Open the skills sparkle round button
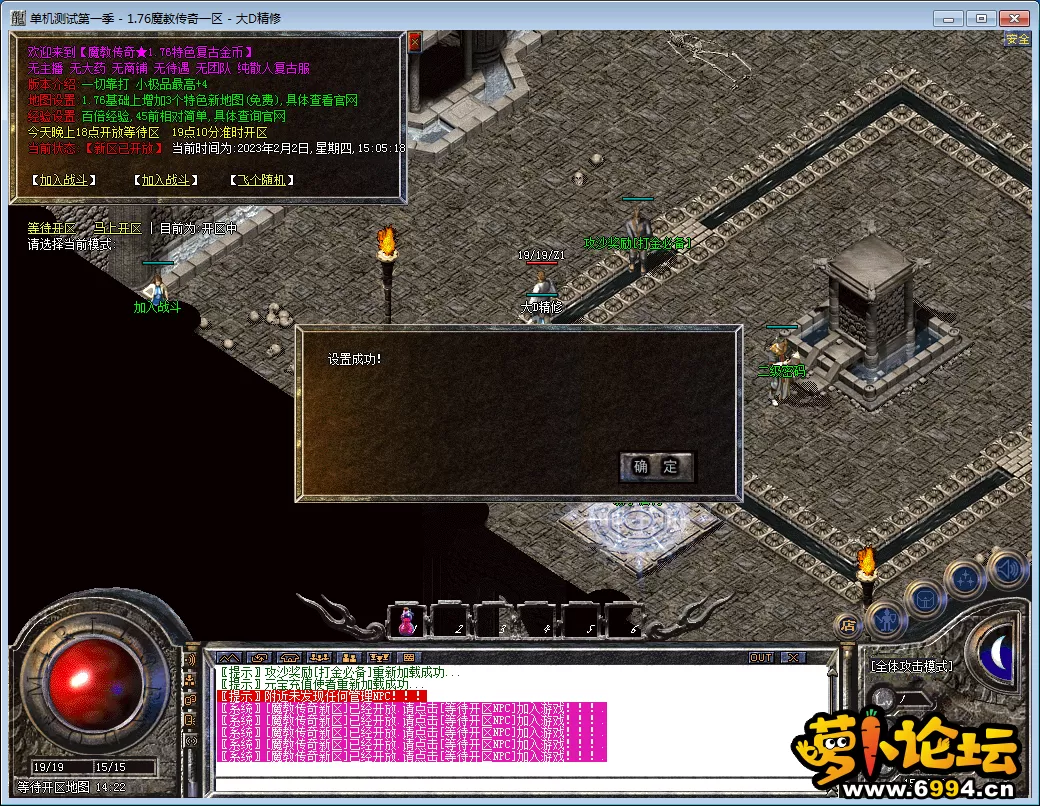This screenshot has height=806, width=1040. point(966,578)
